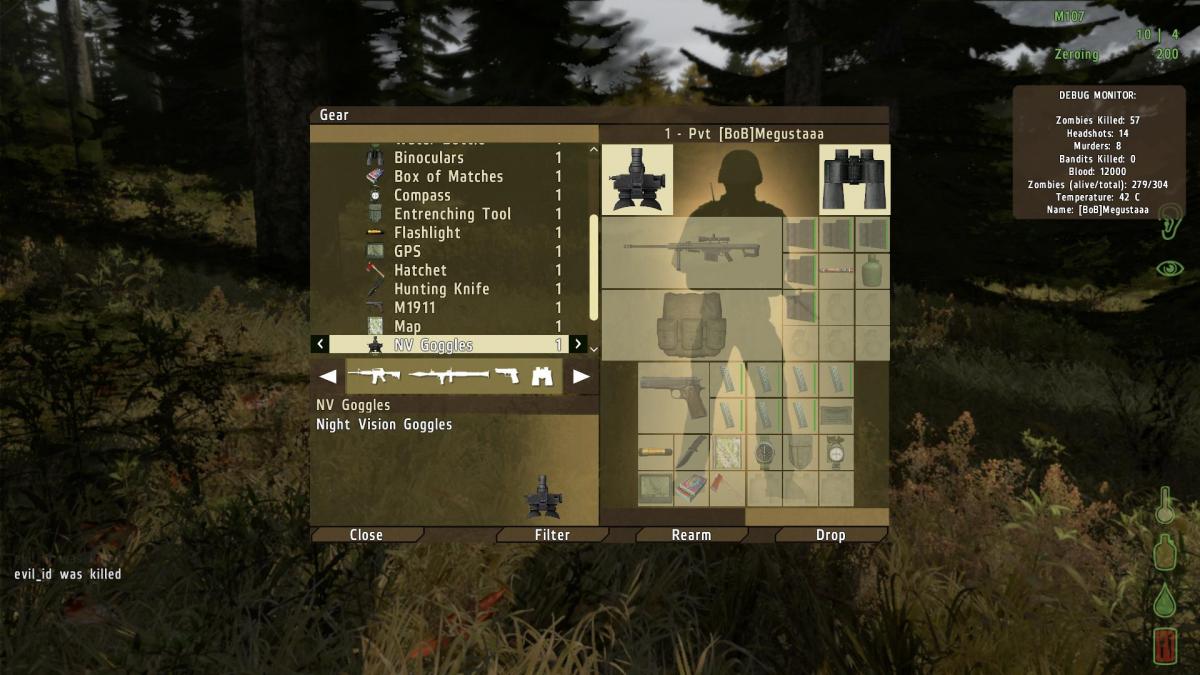Pick the Entrenching Tool entry
This screenshot has height=675, width=1200.
click(x=452, y=214)
